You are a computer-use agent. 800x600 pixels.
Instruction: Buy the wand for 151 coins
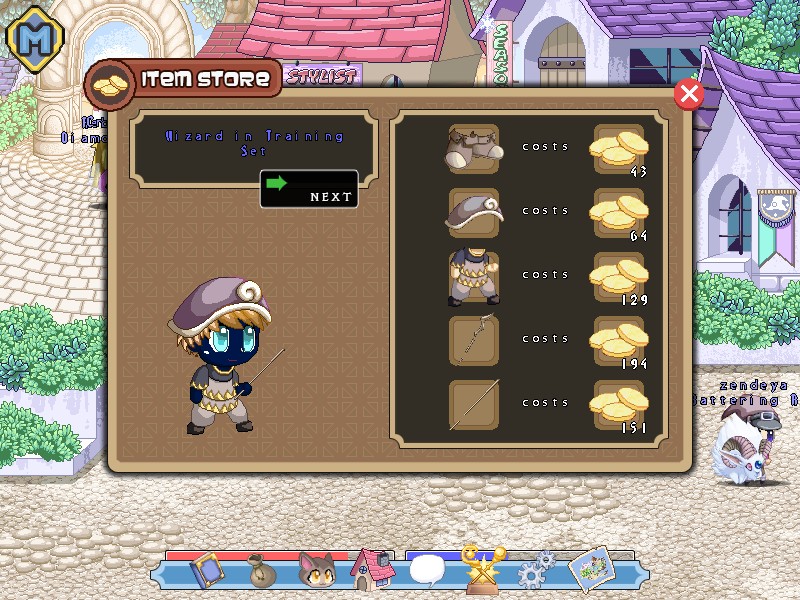click(619, 405)
